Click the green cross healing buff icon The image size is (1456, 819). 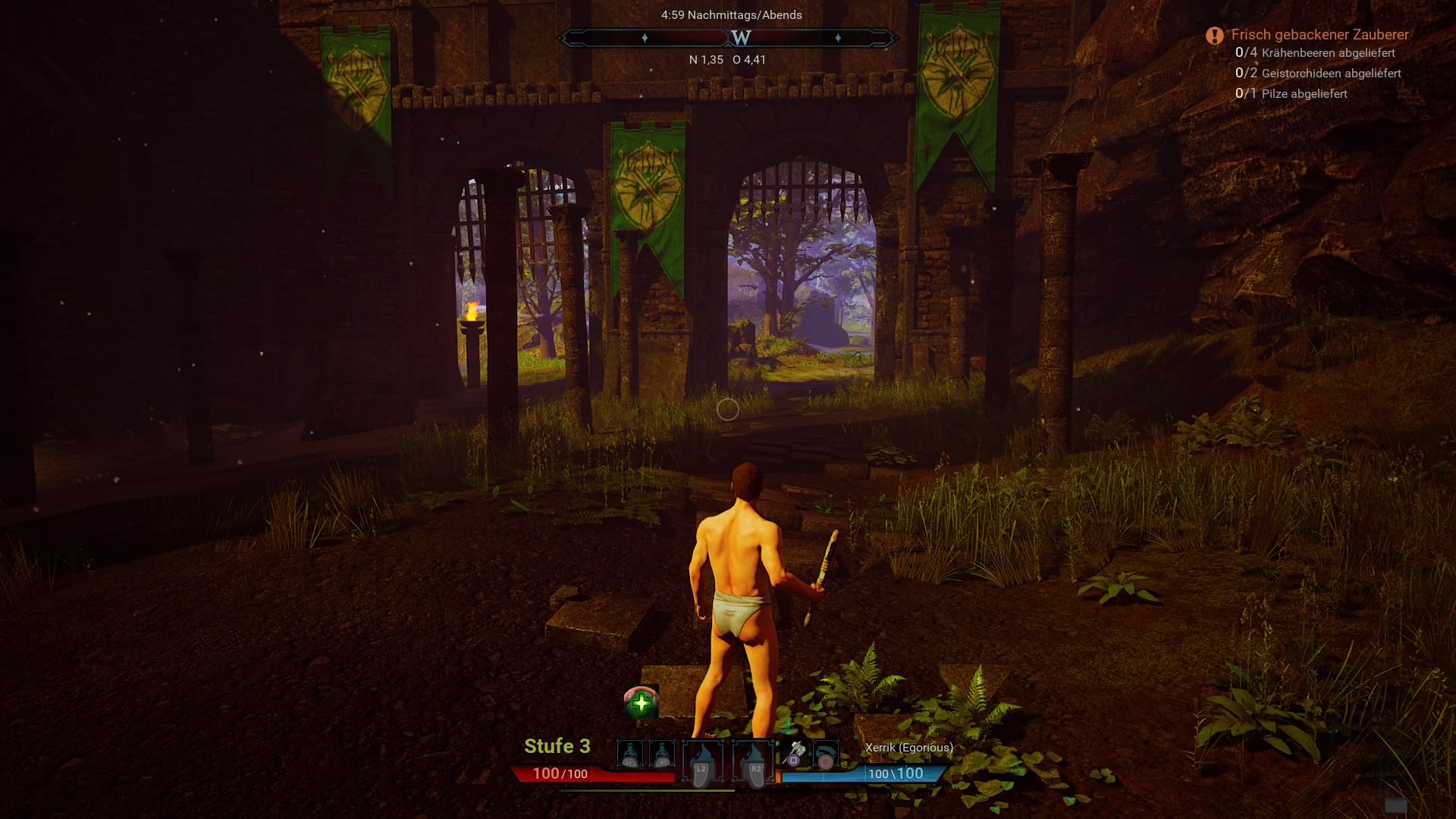[x=641, y=702]
